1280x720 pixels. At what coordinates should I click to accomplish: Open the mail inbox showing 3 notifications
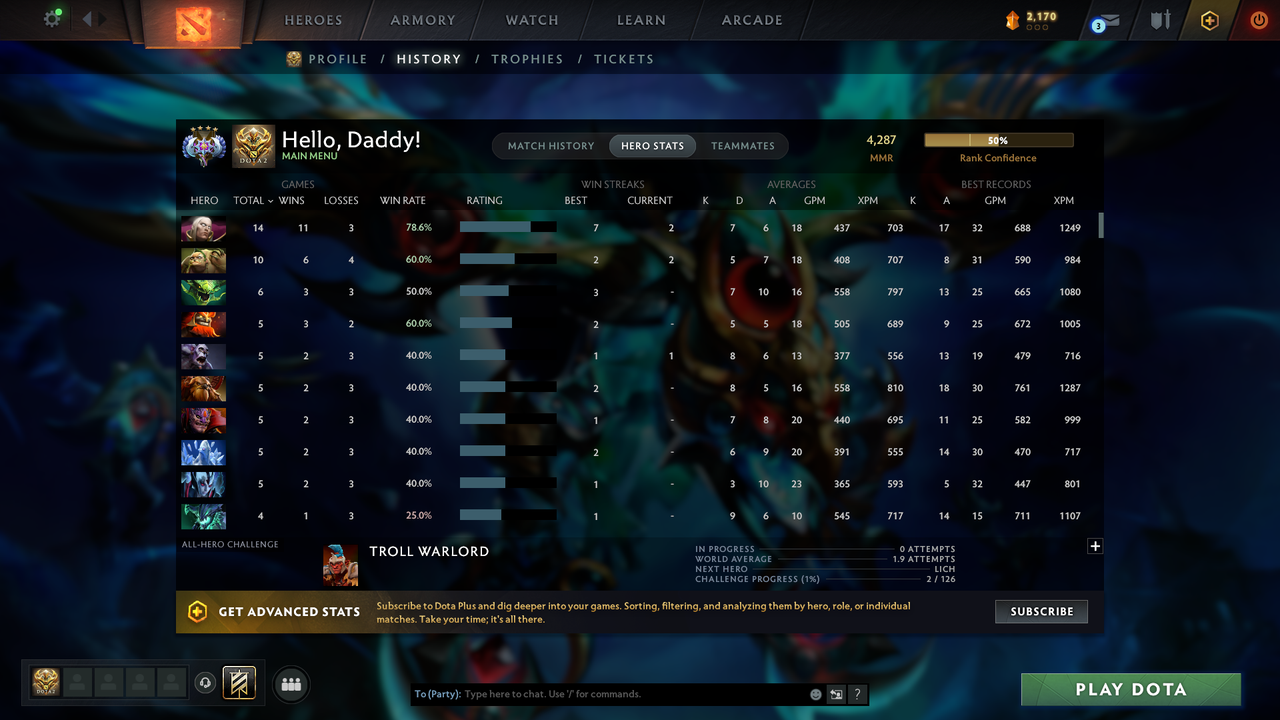[1107, 19]
